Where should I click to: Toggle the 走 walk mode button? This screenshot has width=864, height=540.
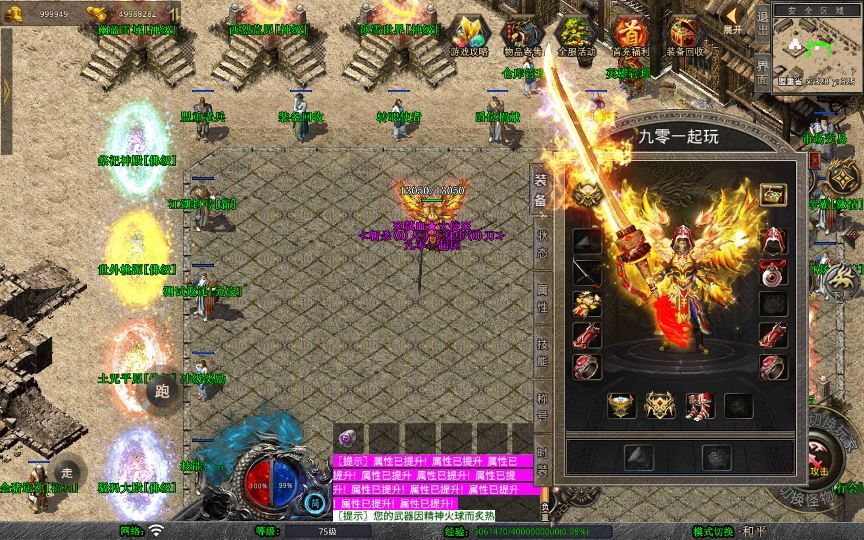click(x=66, y=470)
